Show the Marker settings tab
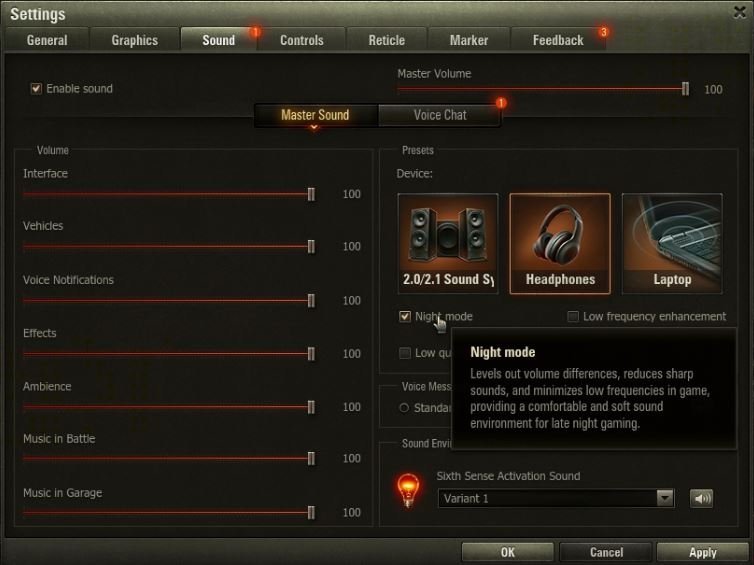754x565 pixels. coord(468,40)
